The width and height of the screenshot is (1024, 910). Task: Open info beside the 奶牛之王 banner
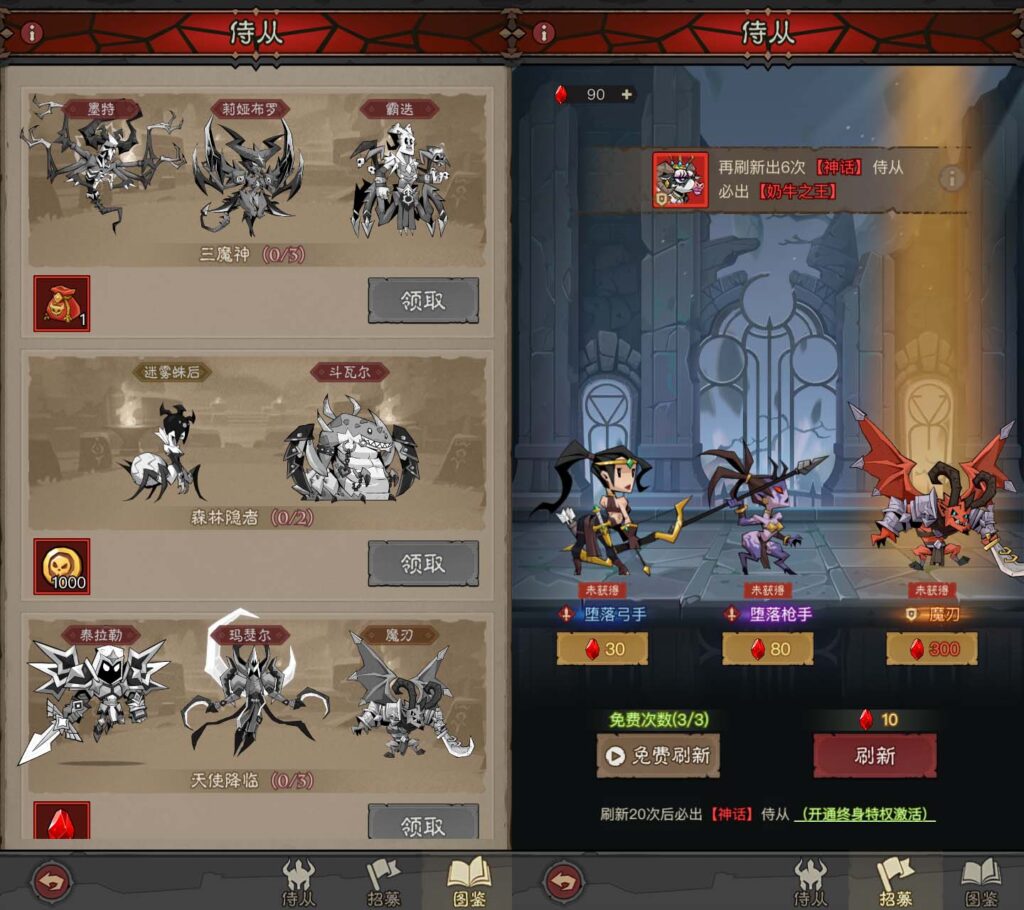coord(951,178)
